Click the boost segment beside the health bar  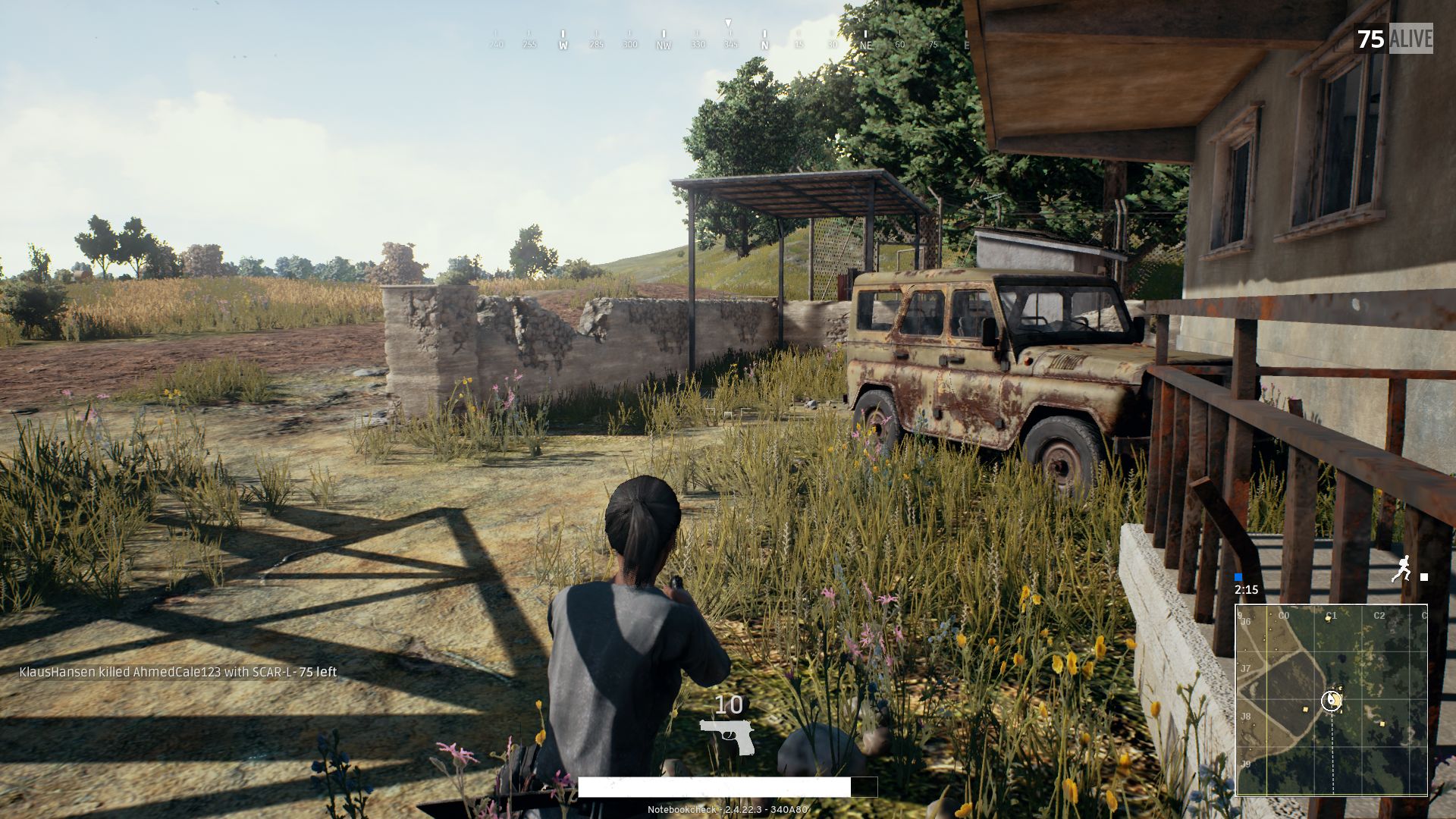click(864, 789)
